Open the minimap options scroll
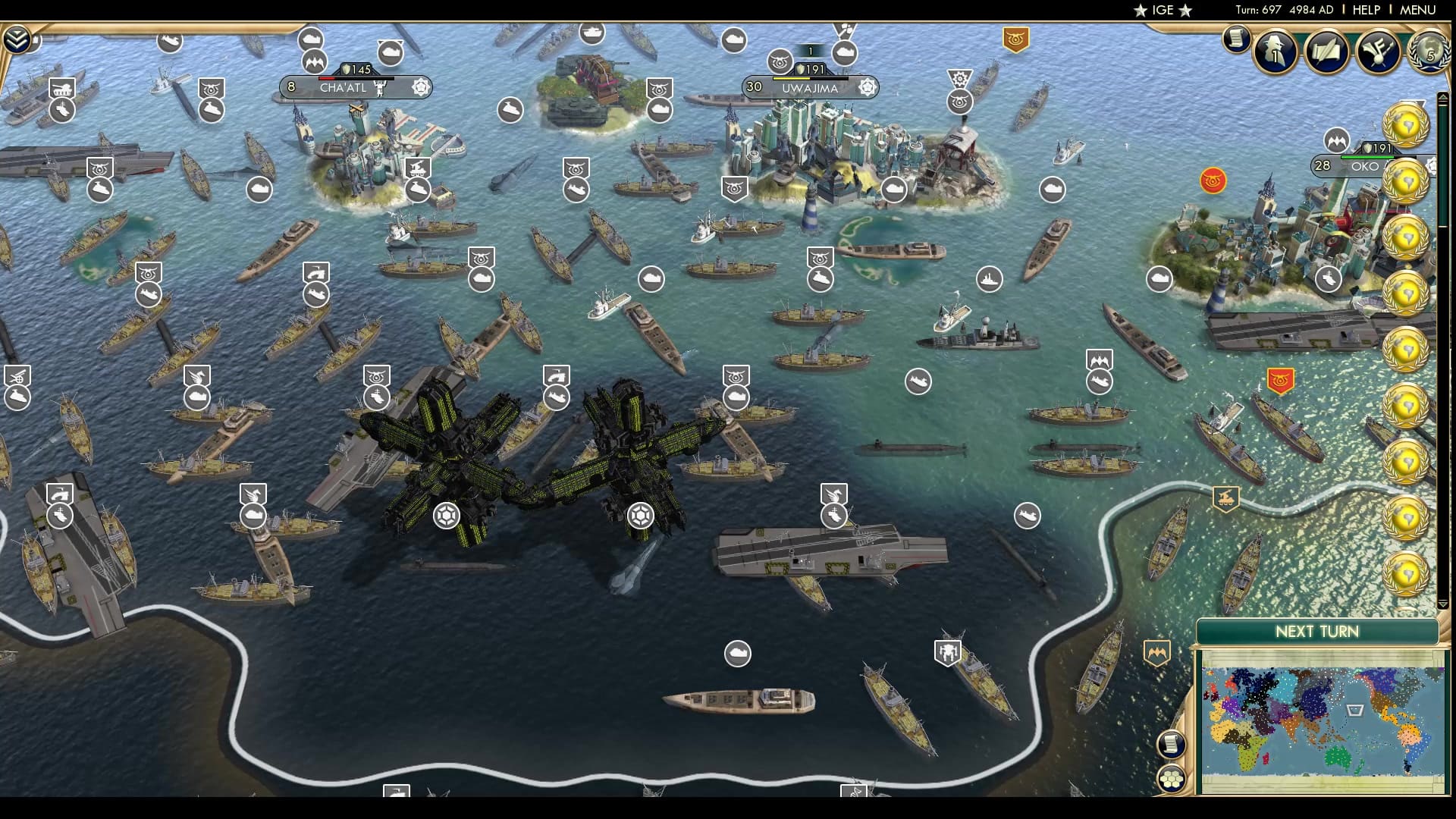This screenshot has width=1456, height=819. pyautogui.click(x=1172, y=744)
